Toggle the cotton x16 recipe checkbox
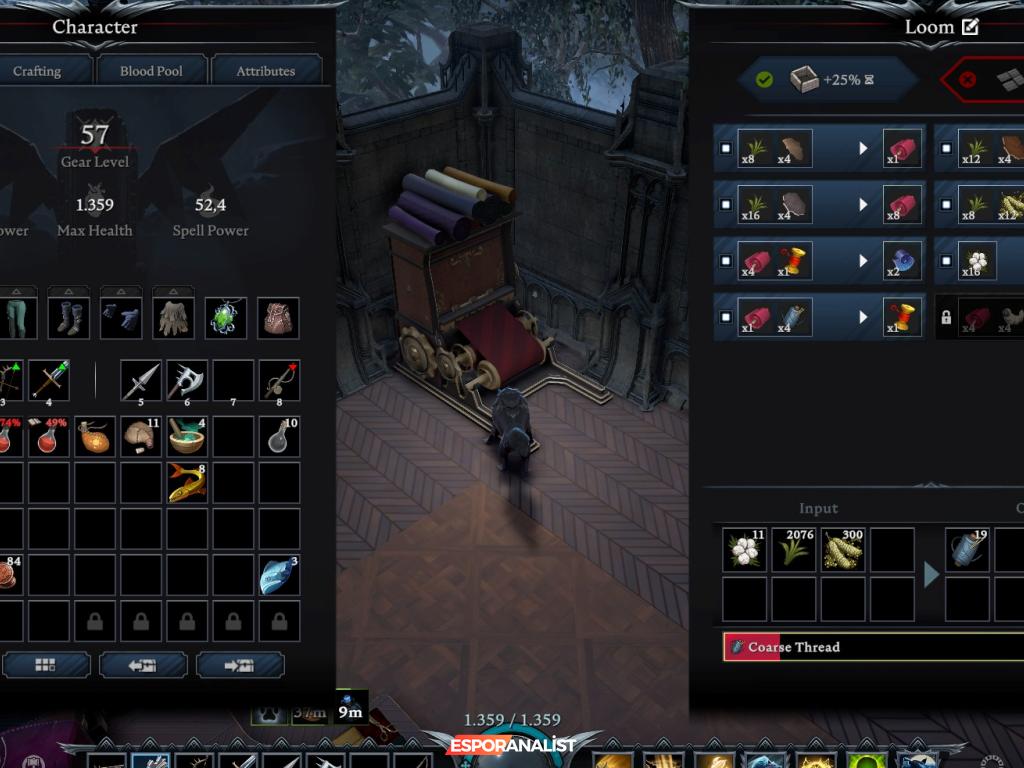 click(946, 261)
